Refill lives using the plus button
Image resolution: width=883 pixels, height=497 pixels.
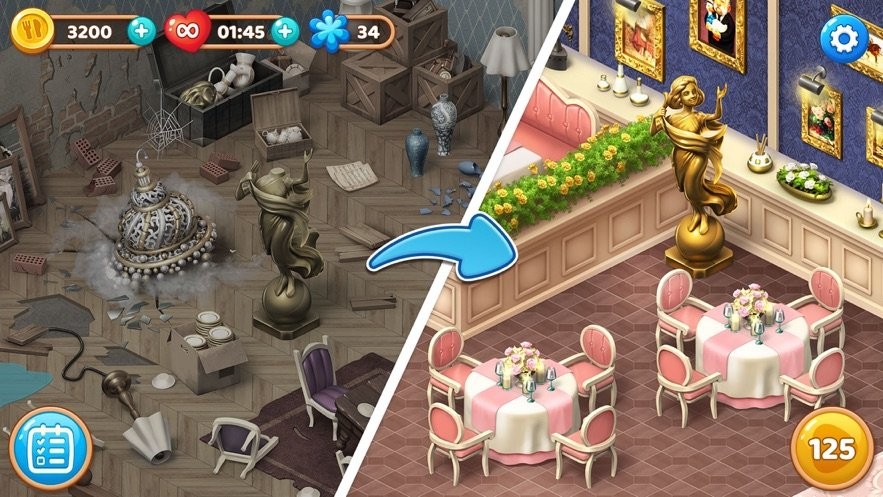[286, 31]
